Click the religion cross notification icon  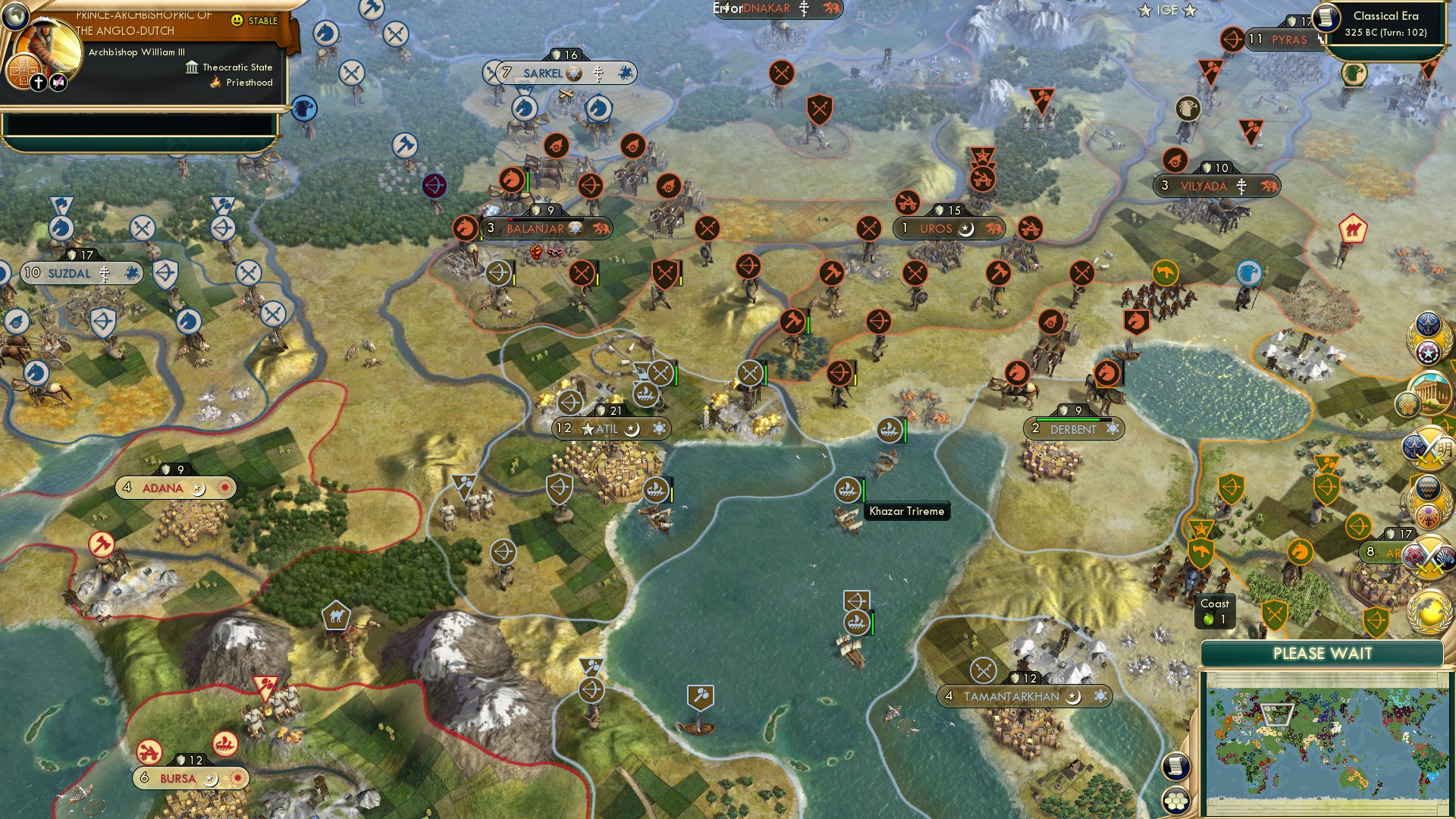[x=38, y=81]
